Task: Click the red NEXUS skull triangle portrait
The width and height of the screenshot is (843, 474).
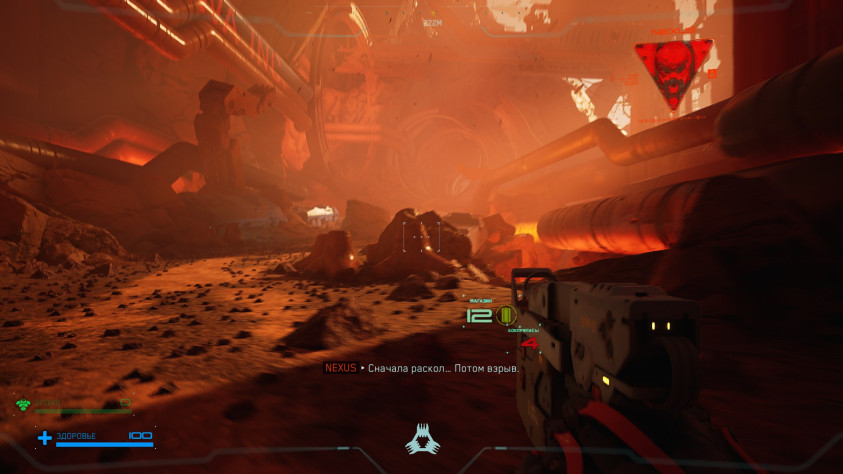Action: pyautogui.click(x=674, y=72)
